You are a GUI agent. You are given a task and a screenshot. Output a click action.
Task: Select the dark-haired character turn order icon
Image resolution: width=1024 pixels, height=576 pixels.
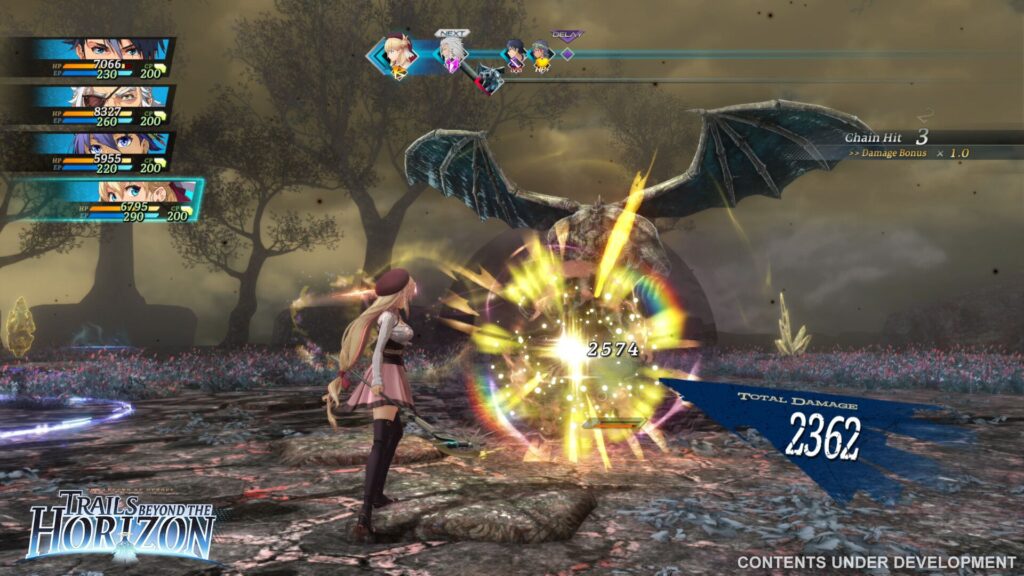click(515, 55)
